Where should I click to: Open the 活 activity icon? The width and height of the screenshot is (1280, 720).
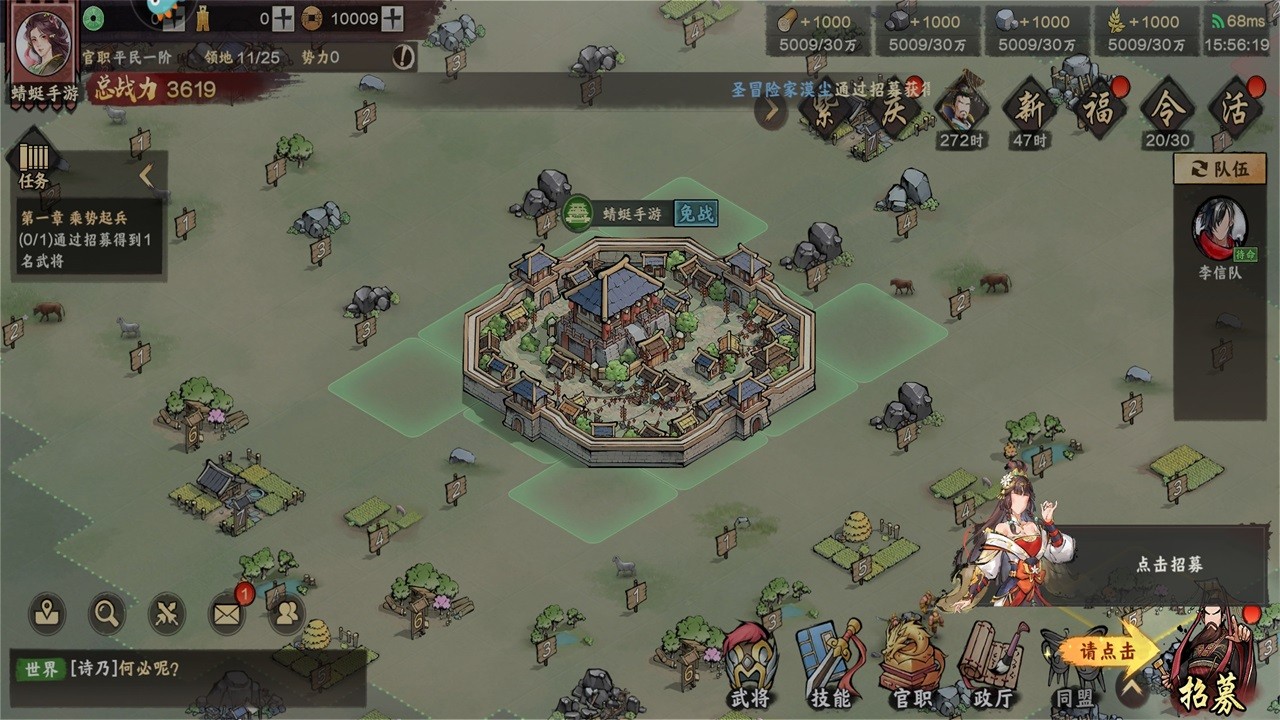[1234, 108]
